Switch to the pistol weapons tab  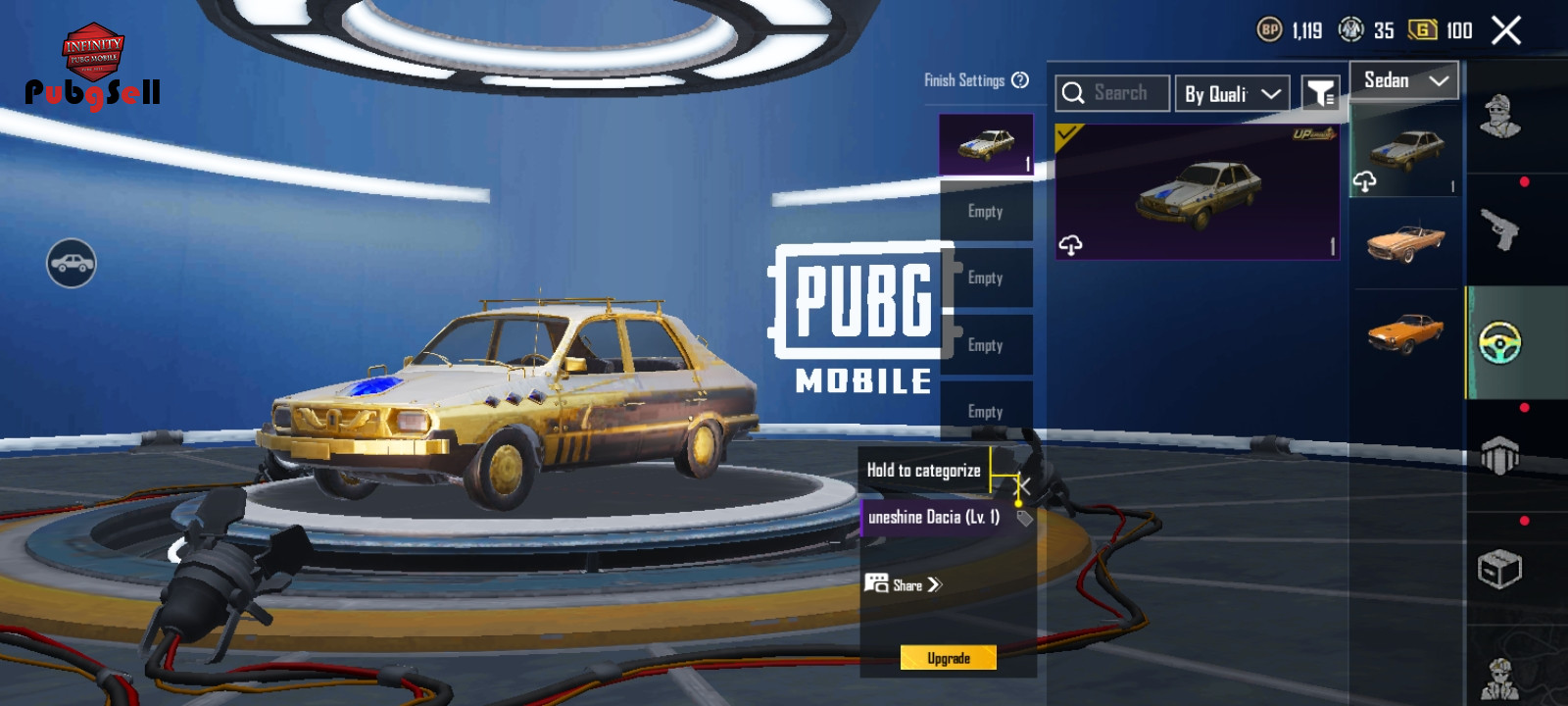1499,230
